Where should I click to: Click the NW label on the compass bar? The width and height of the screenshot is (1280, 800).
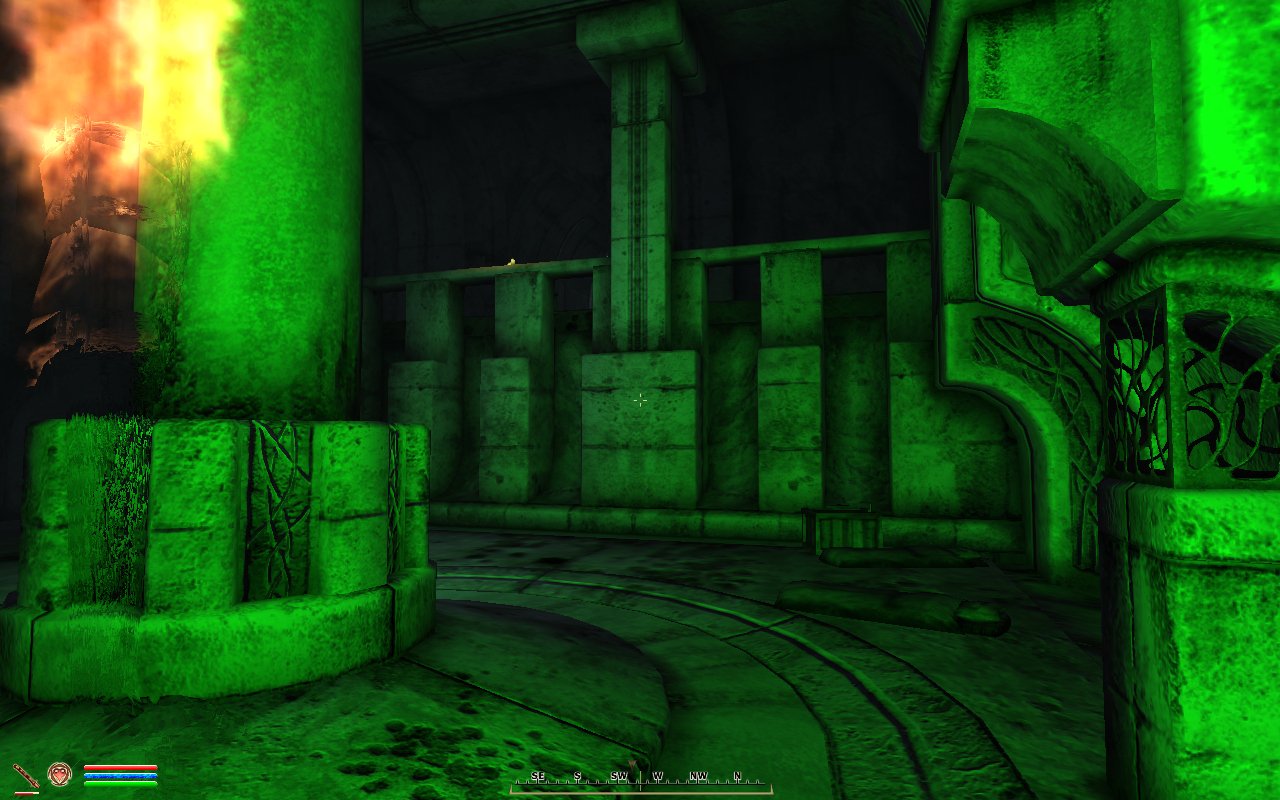point(699,775)
